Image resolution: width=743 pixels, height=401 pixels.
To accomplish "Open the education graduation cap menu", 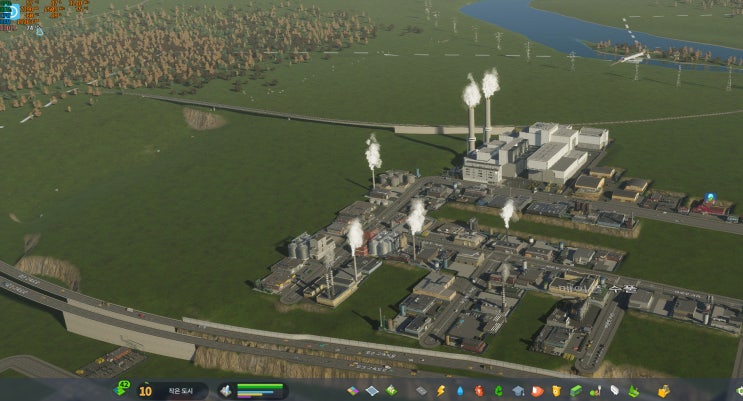I will point(518,390).
